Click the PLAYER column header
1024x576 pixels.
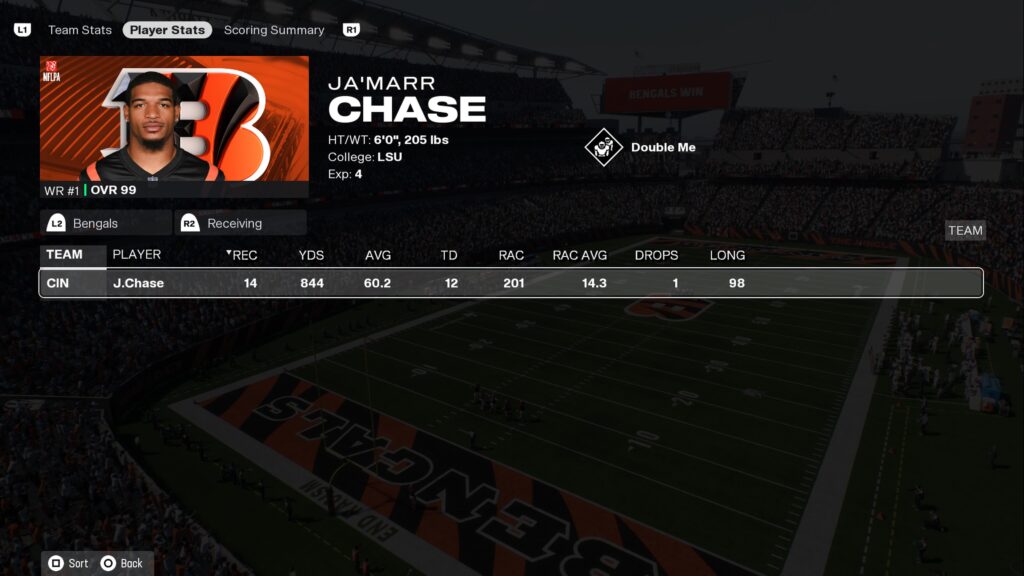coord(137,255)
